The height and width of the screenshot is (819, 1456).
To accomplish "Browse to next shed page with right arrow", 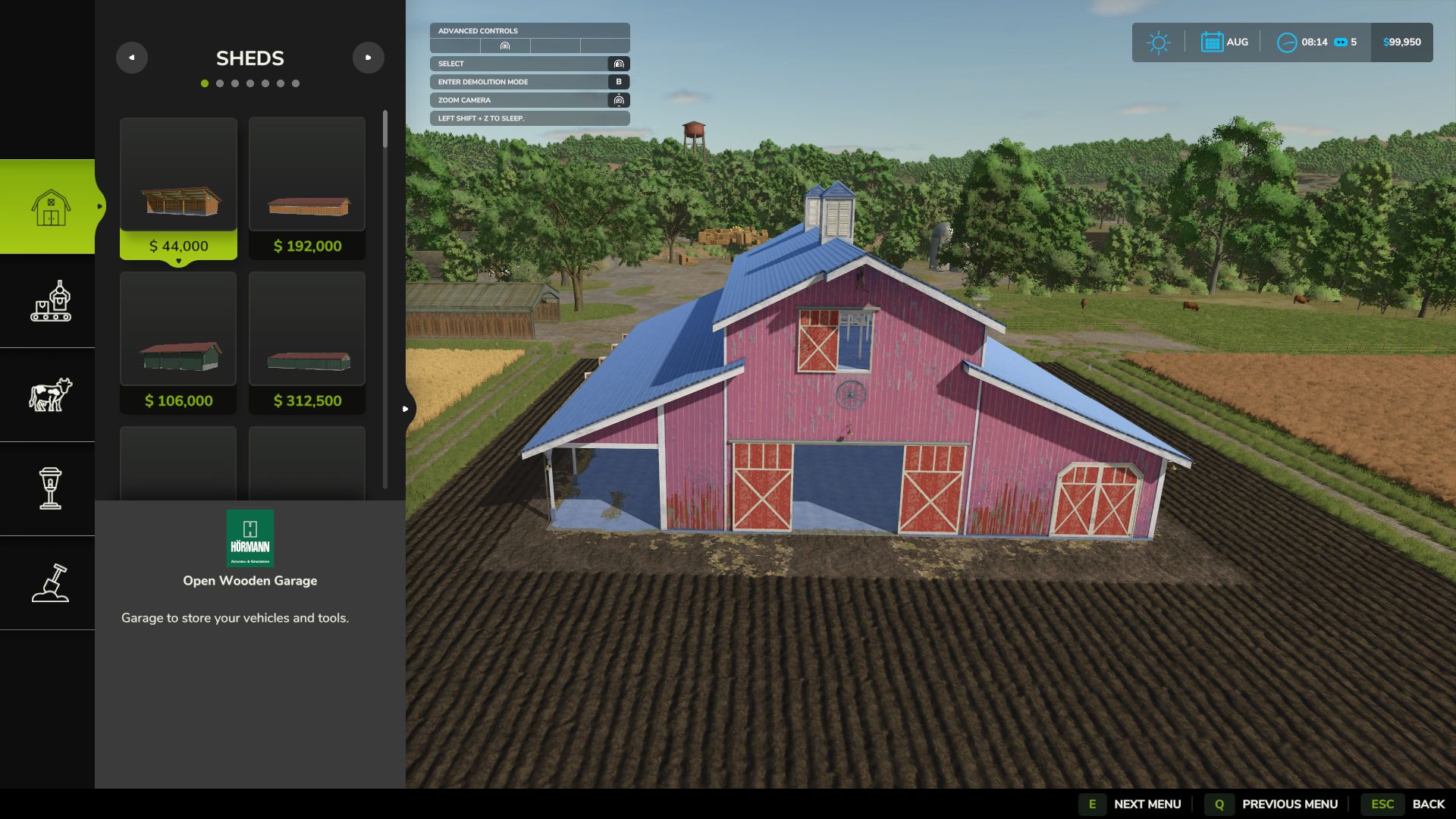I will coord(369,57).
